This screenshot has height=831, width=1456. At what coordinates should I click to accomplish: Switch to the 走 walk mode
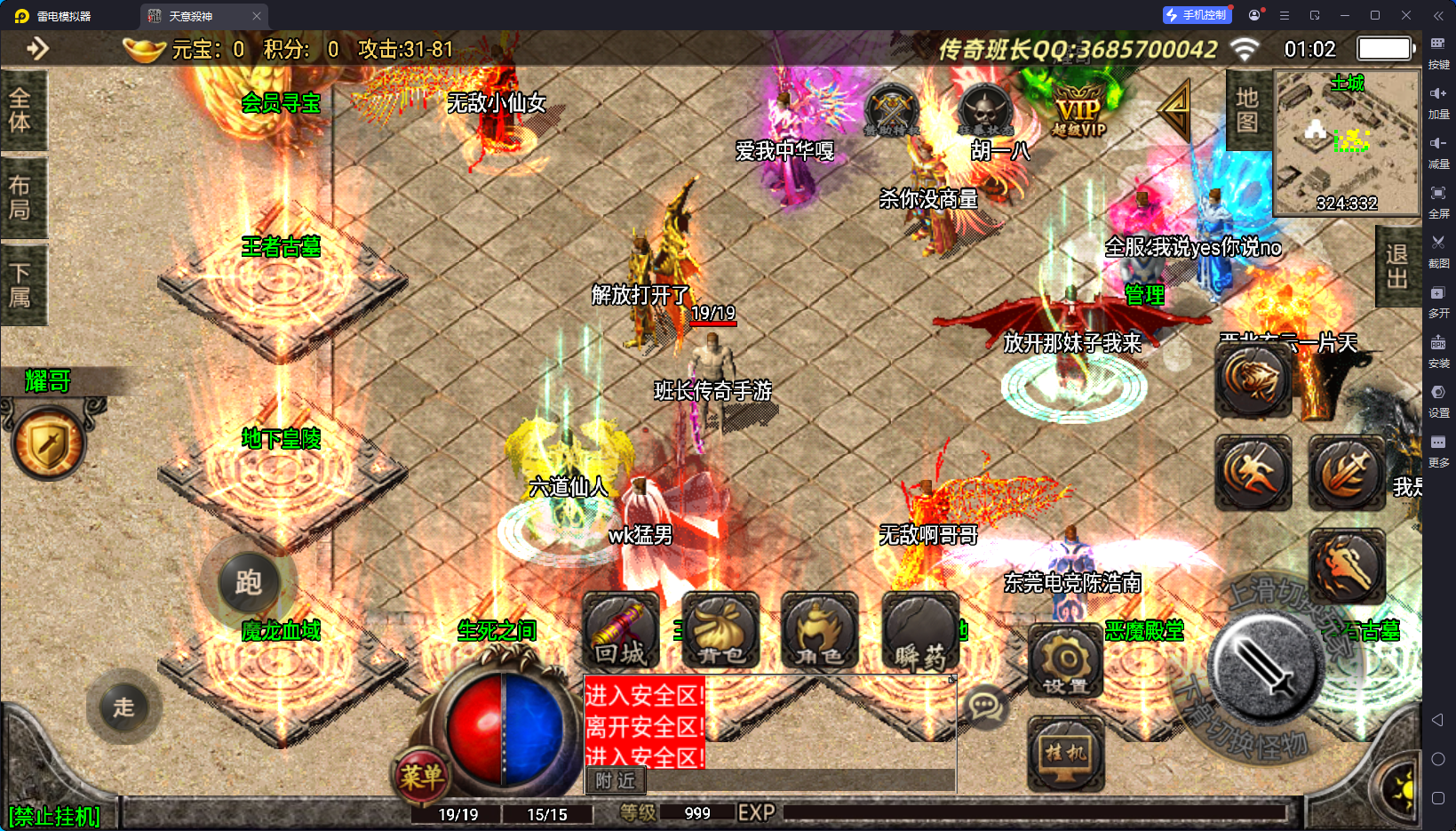click(123, 707)
